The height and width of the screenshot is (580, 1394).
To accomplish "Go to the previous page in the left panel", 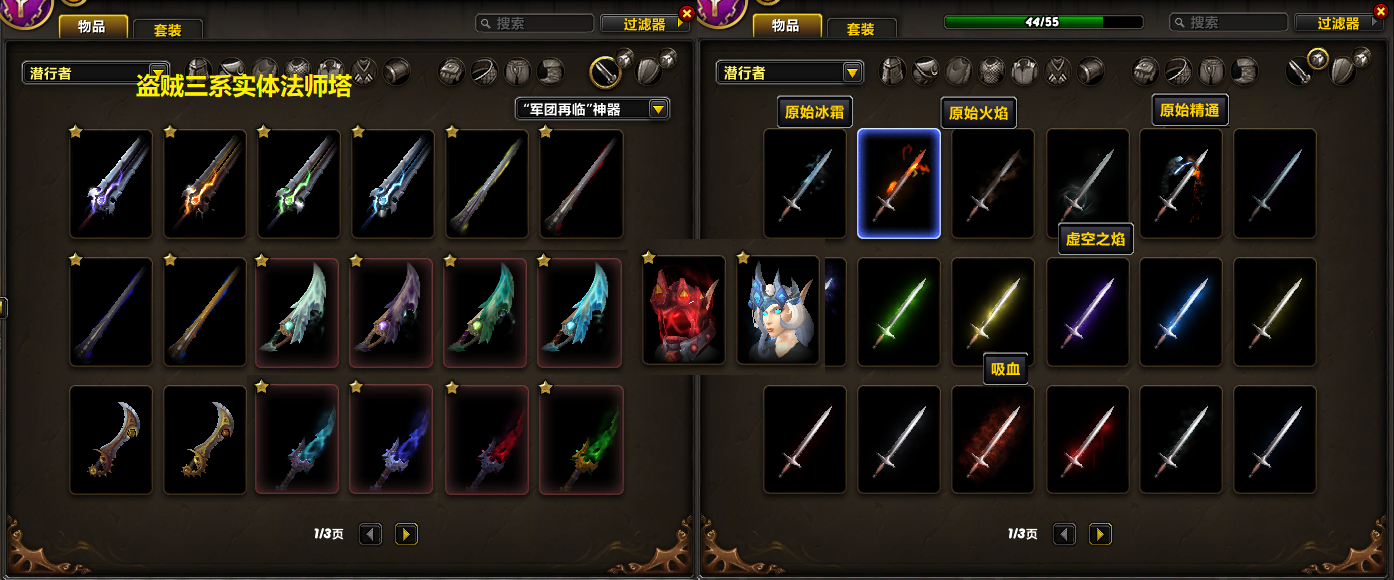I will point(370,534).
